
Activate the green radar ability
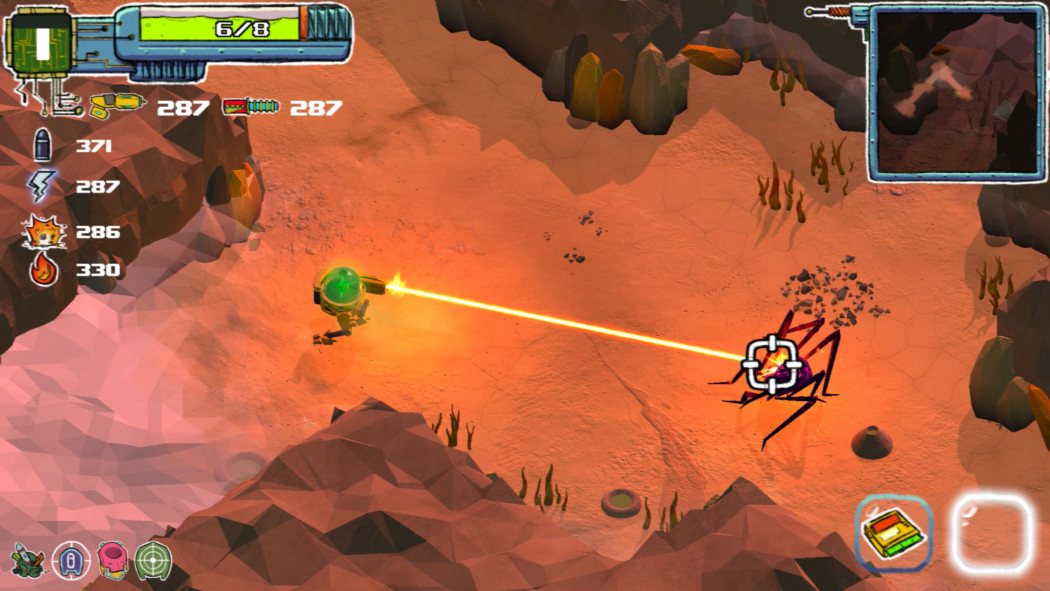[153, 560]
